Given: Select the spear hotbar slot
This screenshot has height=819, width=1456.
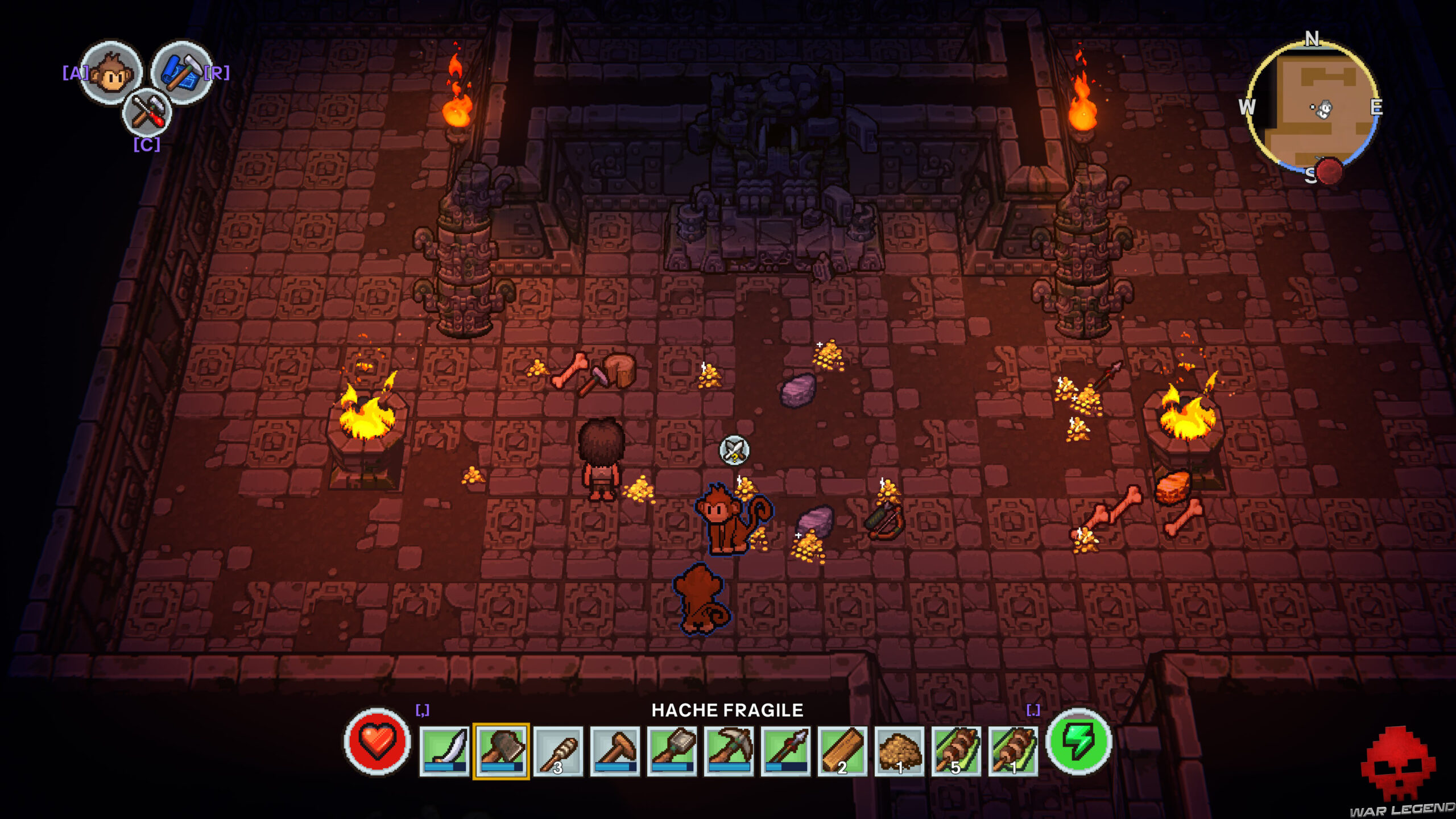Looking at the screenshot, I should (785, 751).
